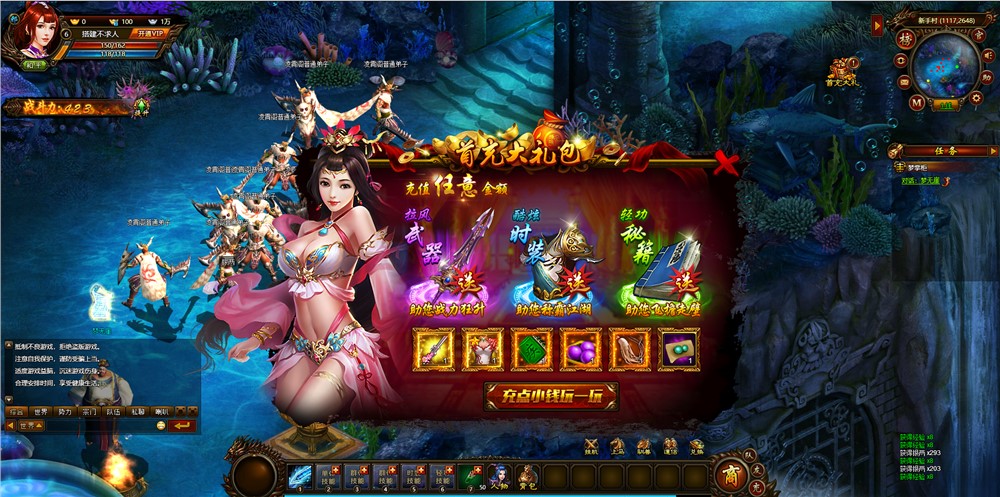This screenshot has width=1000, height=497.
Task: Click the chat send enter-arrow button
Action: tap(182, 426)
